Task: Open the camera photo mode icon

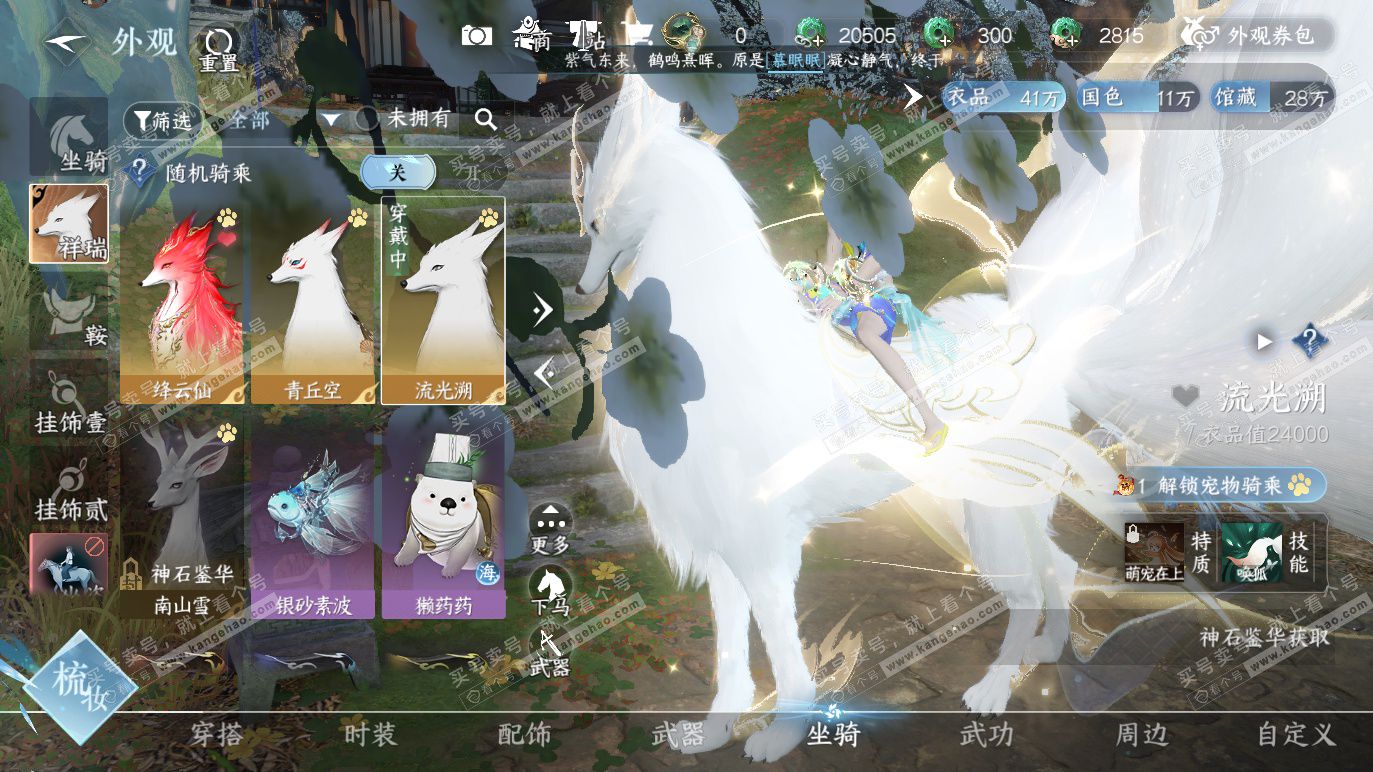Action: 477,36
